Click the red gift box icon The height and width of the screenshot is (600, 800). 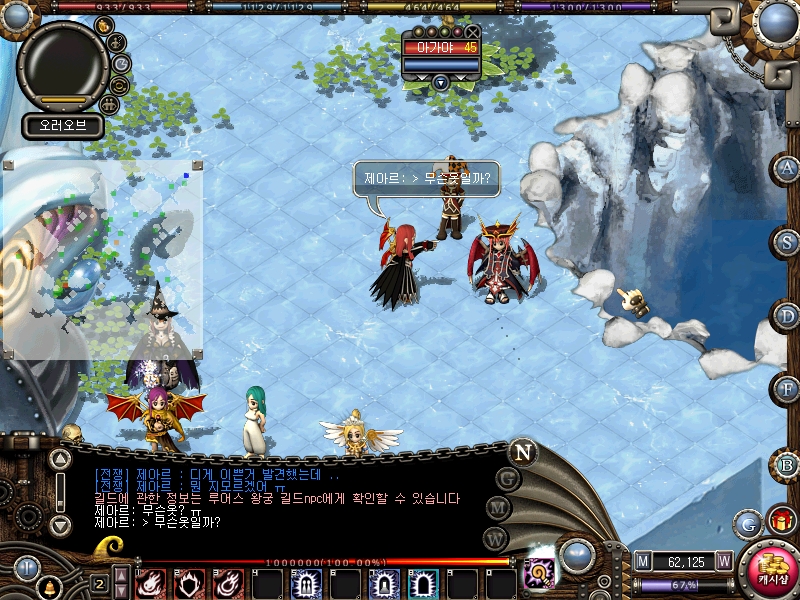click(x=780, y=520)
